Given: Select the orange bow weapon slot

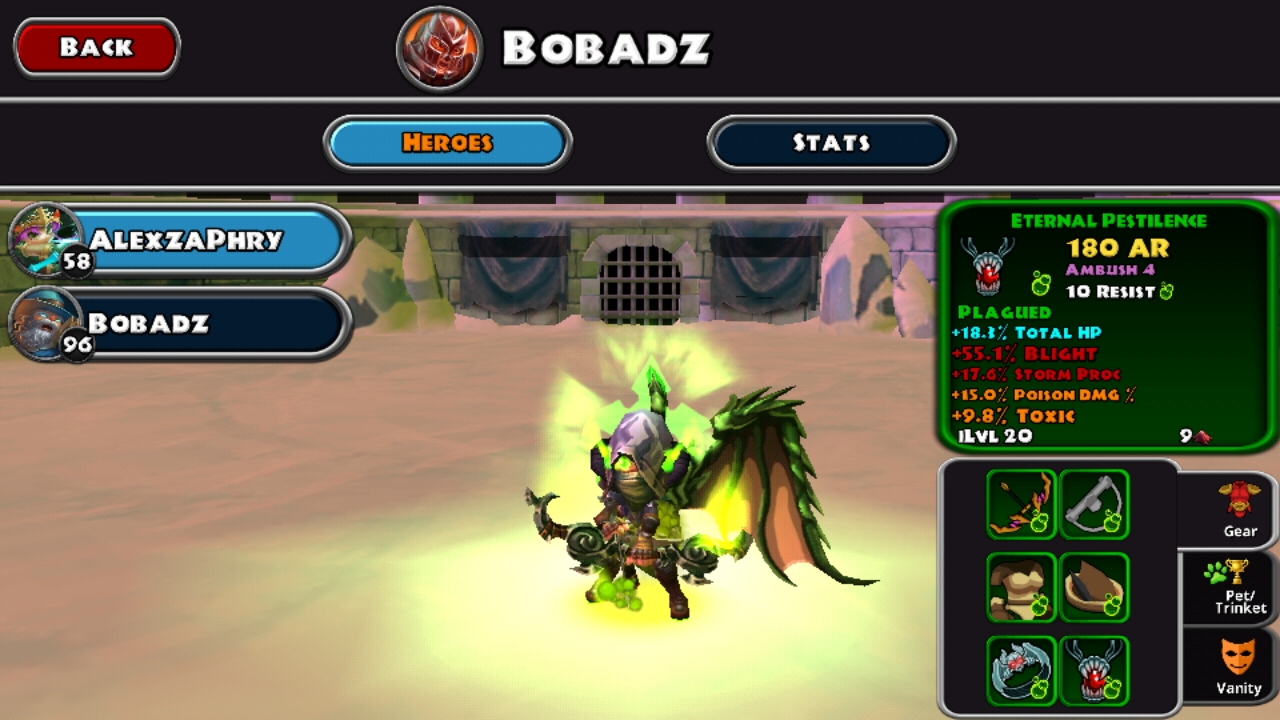Looking at the screenshot, I should pos(1021,504).
